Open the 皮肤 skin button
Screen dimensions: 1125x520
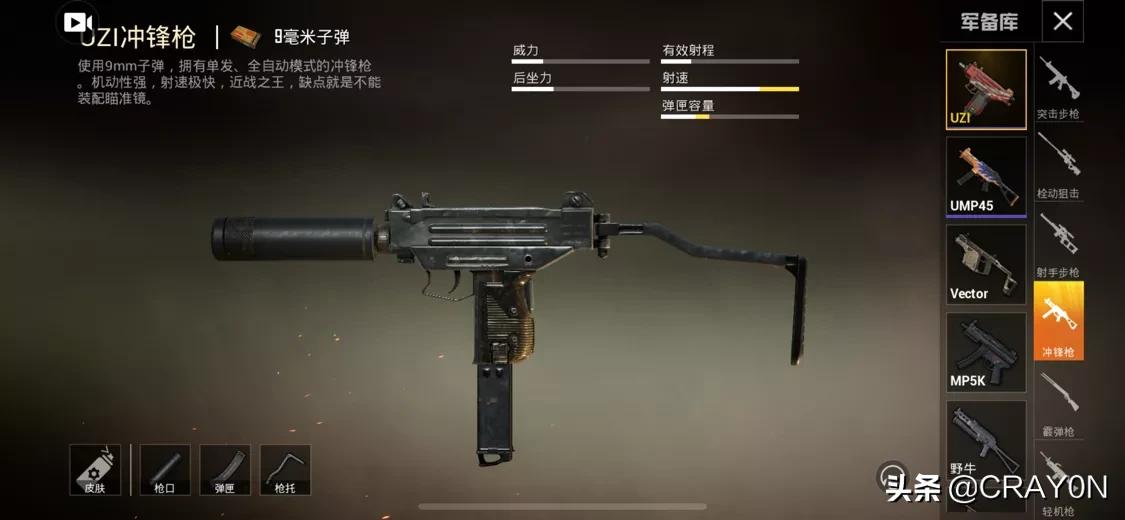pyautogui.click(x=95, y=469)
